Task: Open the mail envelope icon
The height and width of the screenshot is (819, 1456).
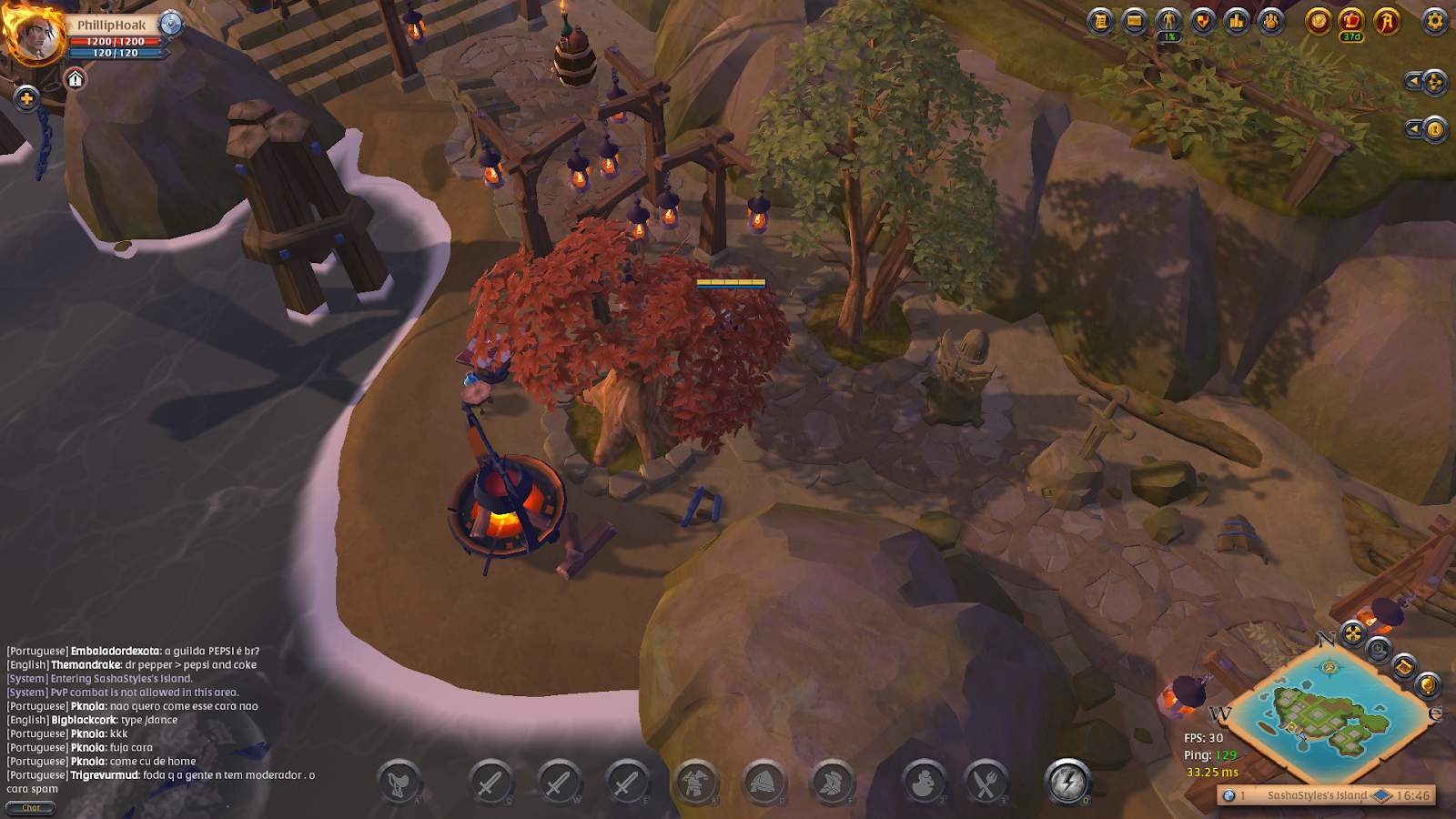Action: point(1135,21)
